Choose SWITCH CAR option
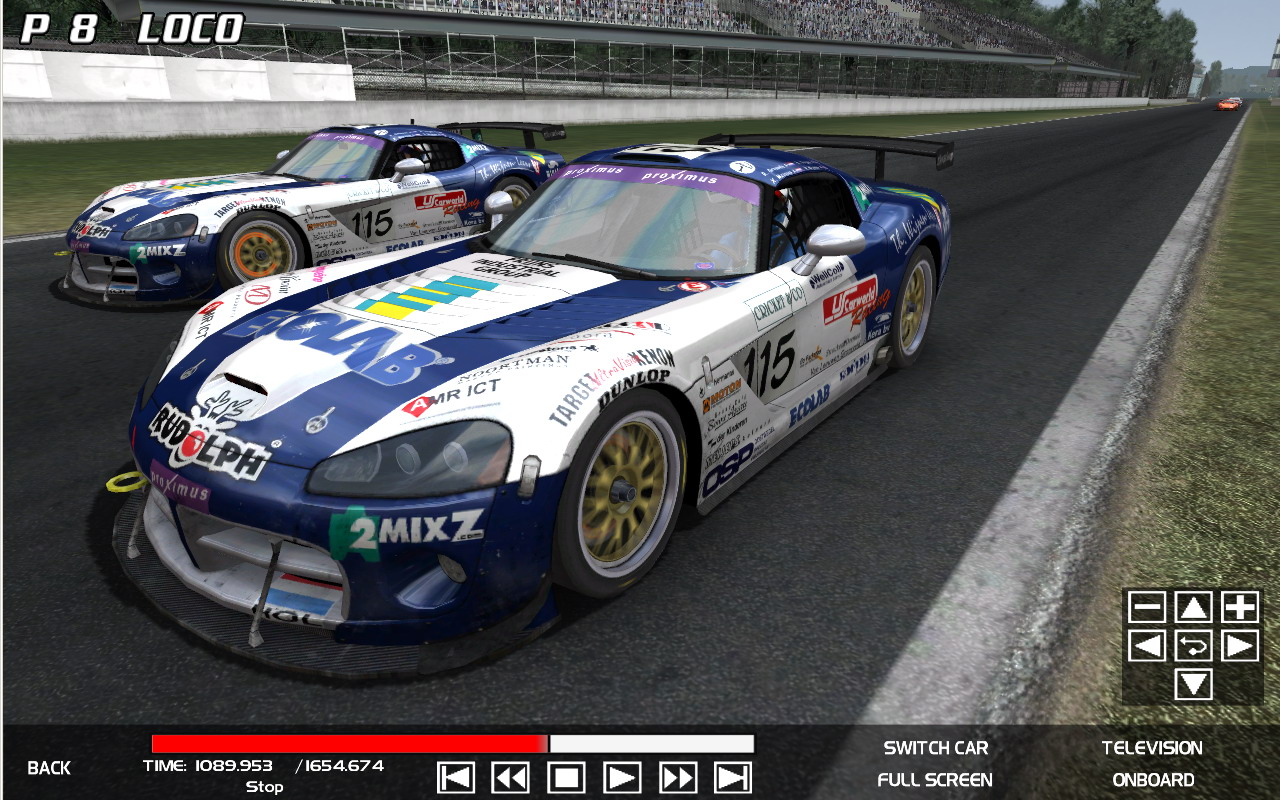Image resolution: width=1280 pixels, height=800 pixels. 935,748
